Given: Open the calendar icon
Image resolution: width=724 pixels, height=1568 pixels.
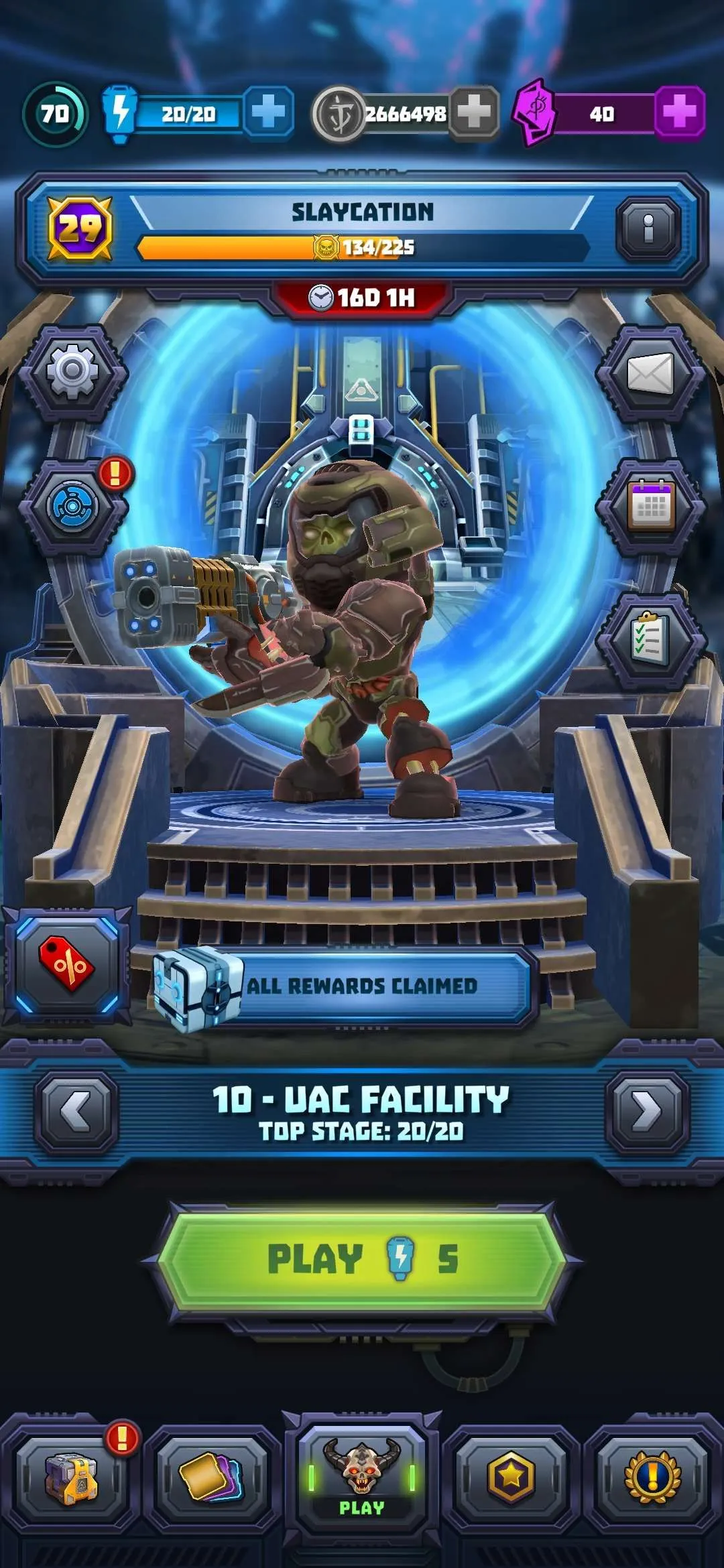Looking at the screenshot, I should [649, 506].
